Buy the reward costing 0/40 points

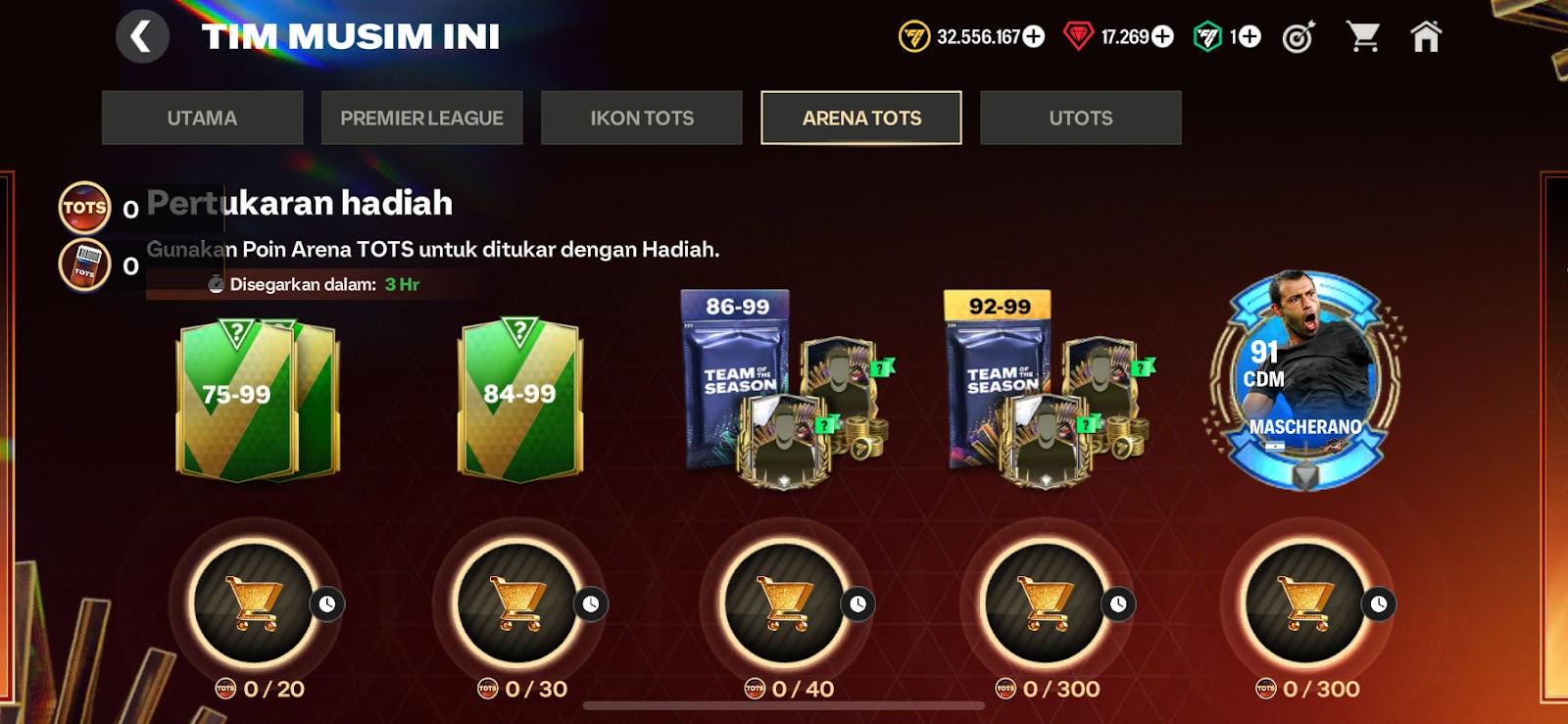[x=784, y=603]
